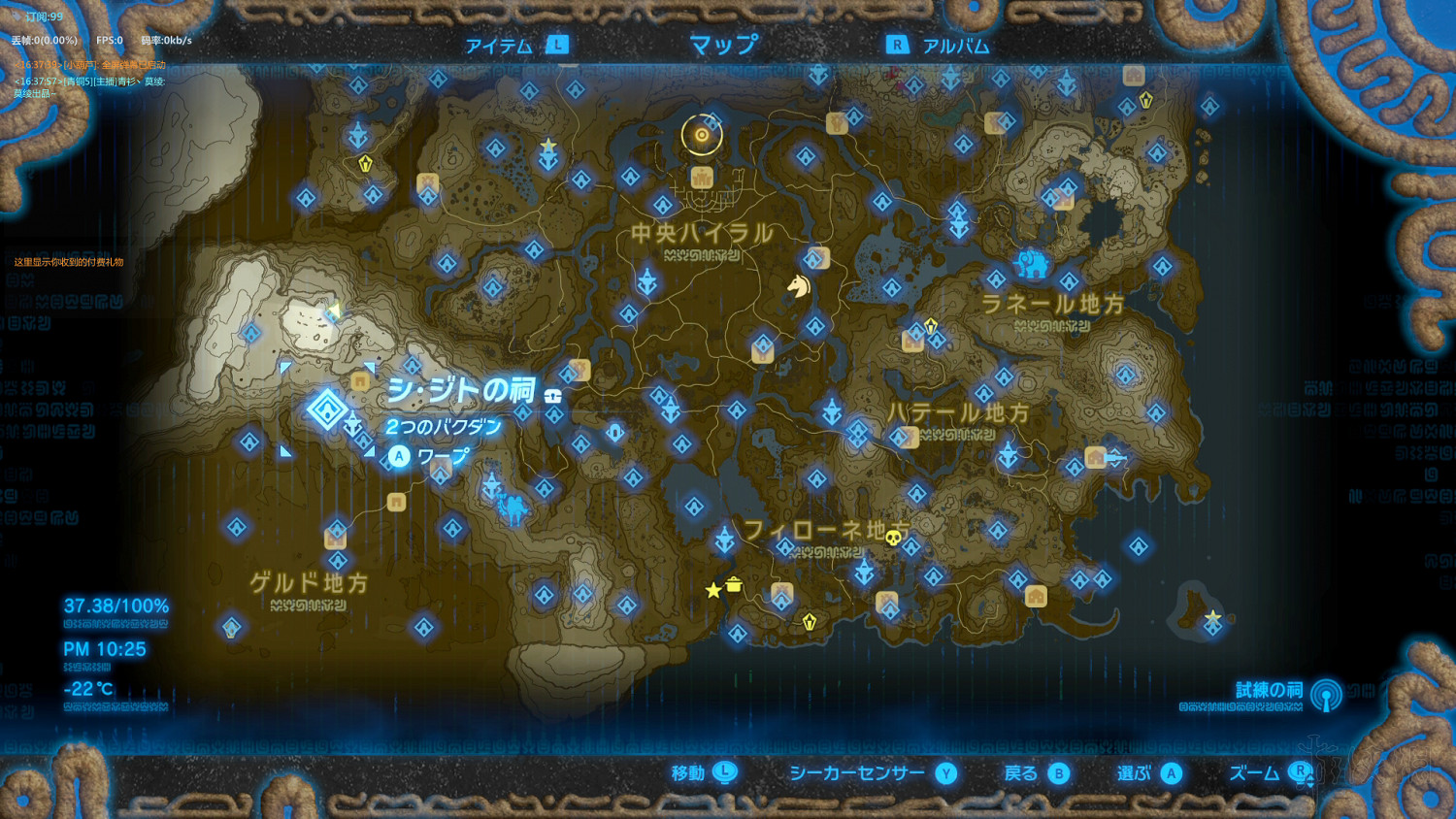
Task: Enable the ズーム control
Action: tap(1254, 773)
